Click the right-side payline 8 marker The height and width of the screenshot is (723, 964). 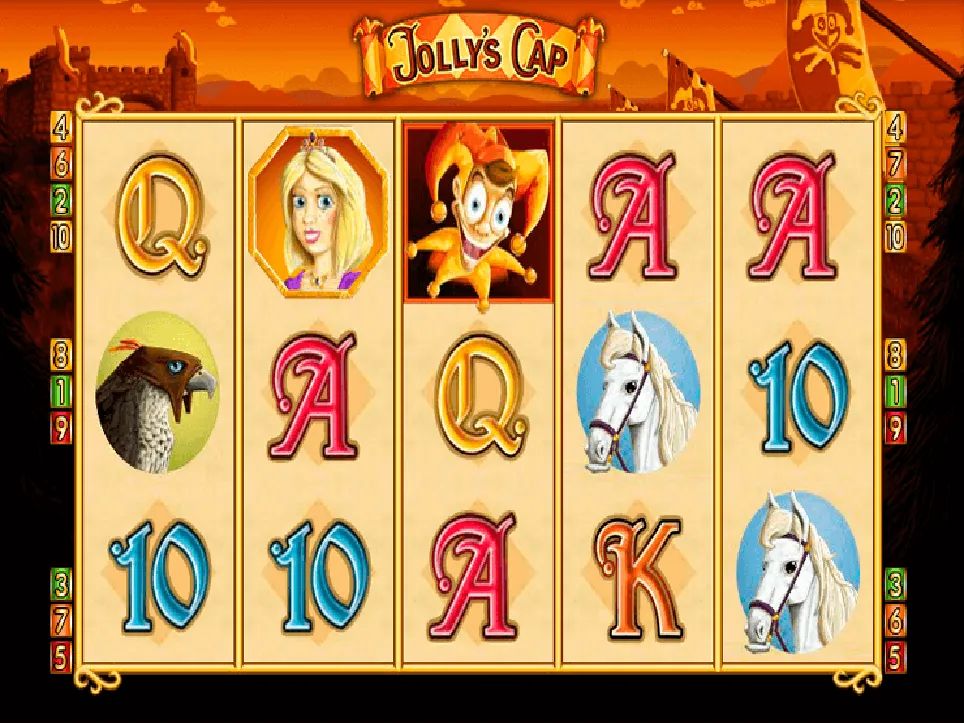[x=895, y=354]
